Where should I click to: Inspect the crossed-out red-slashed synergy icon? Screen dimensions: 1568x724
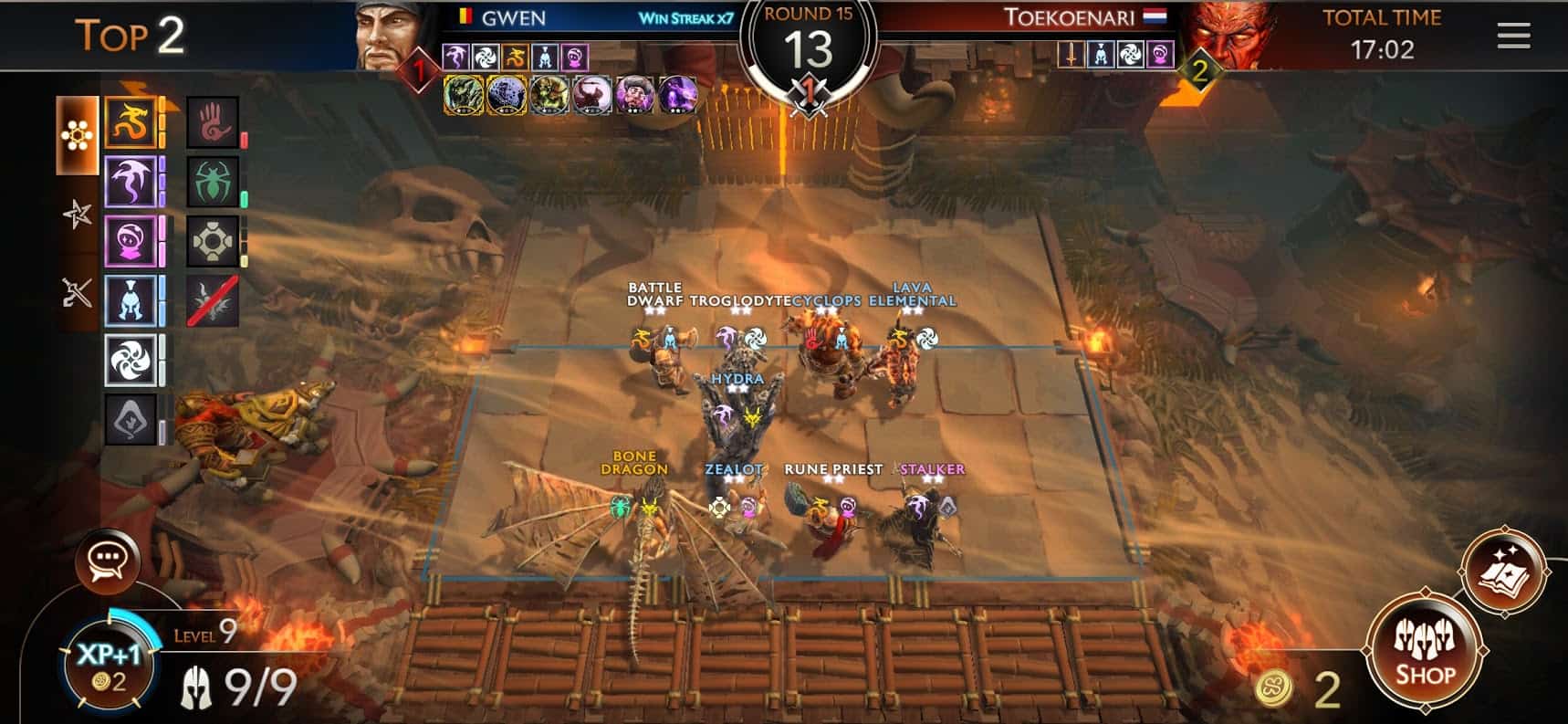point(213,301)
